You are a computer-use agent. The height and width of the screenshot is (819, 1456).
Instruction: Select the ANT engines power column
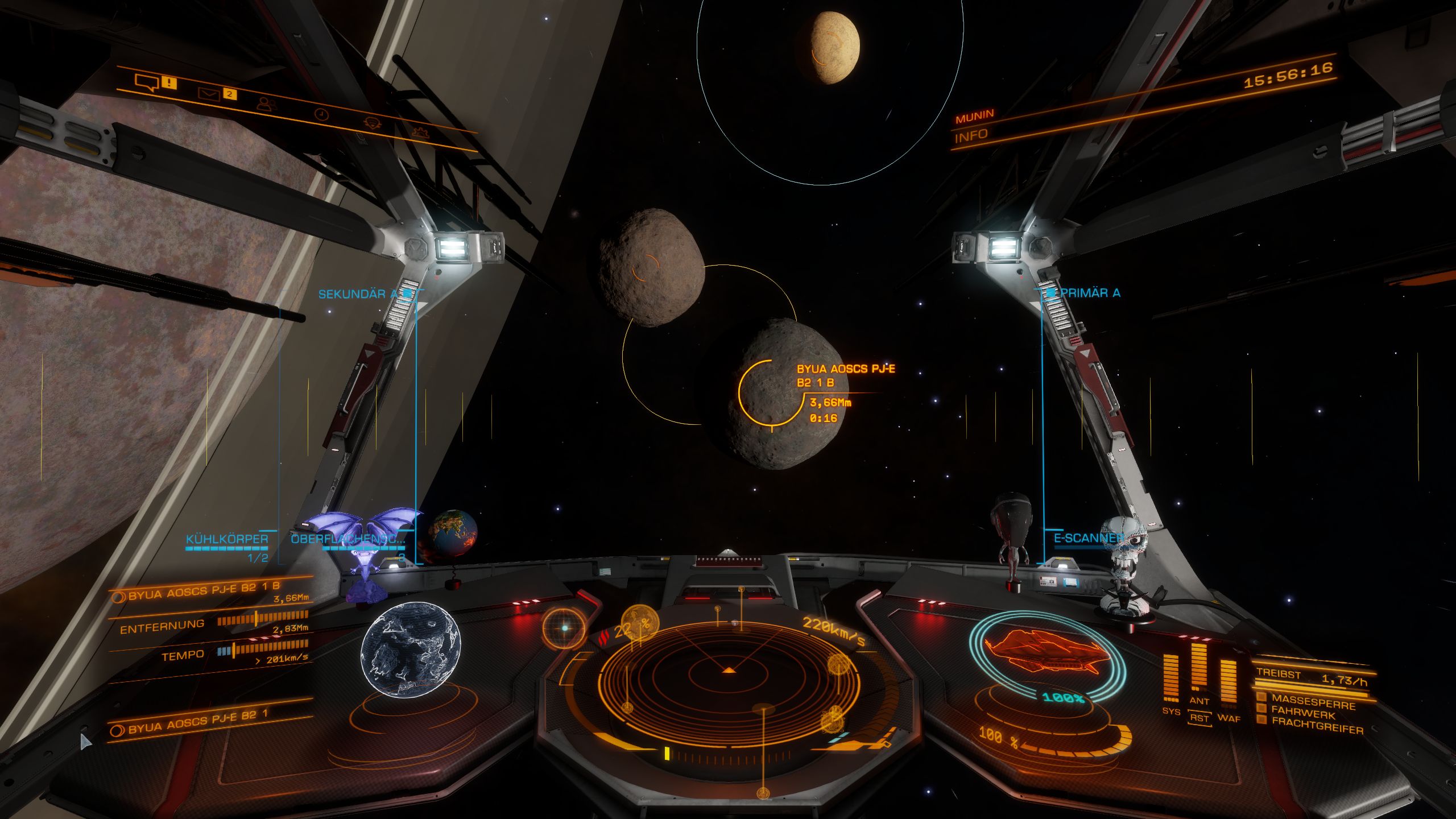click(1199, 674)
